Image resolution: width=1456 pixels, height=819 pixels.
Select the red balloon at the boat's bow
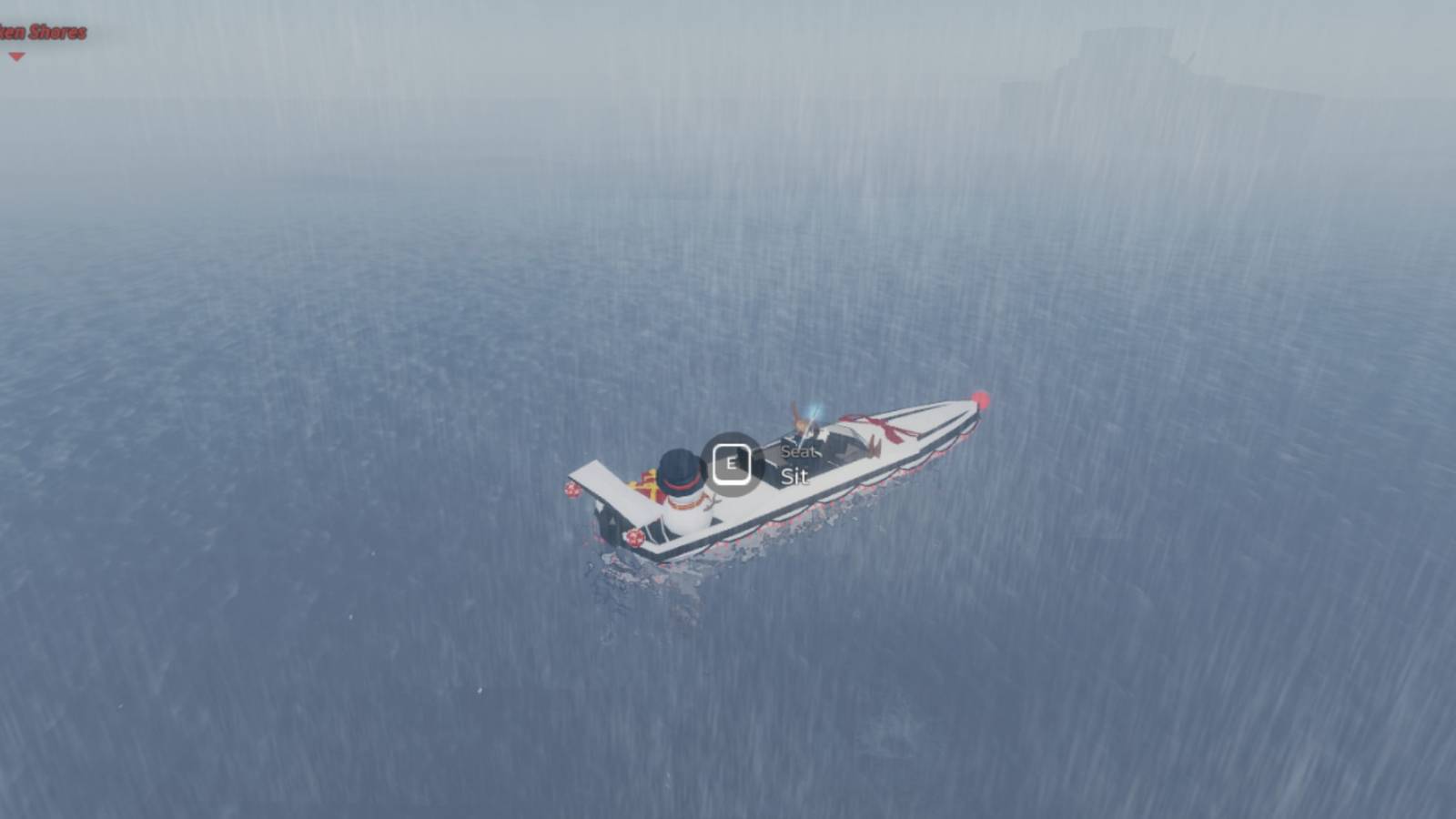[981, 397]
